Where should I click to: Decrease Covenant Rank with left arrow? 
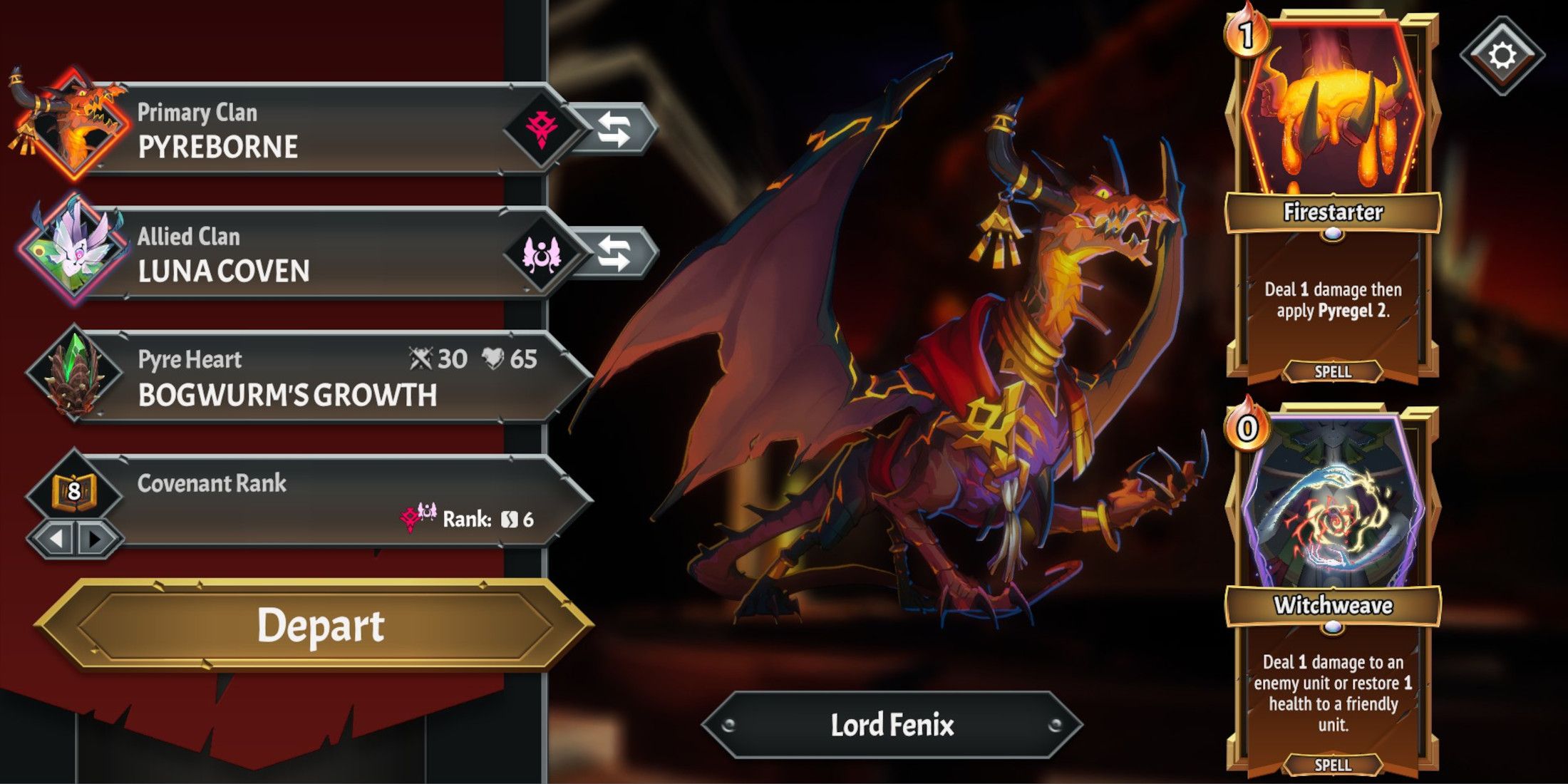click(56, 538)
